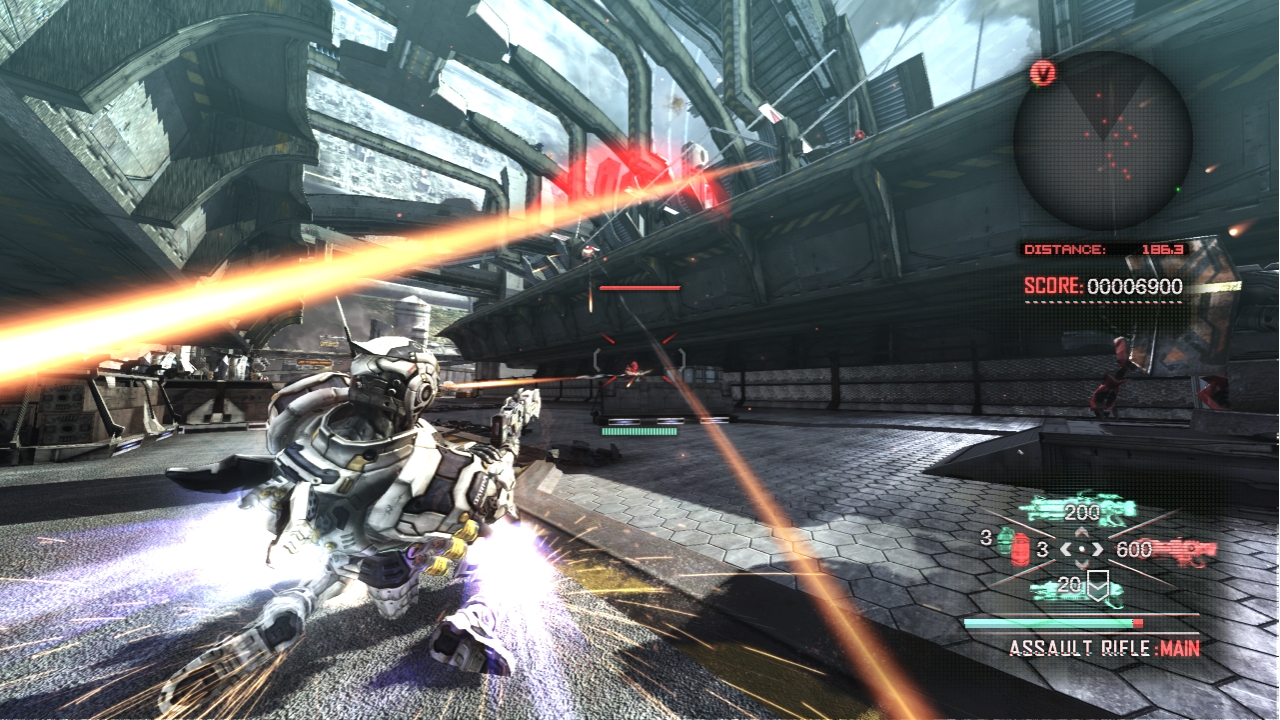
Task: Click the shield emblem next to shotgun ammo
Action: (x=1098, y=585)
